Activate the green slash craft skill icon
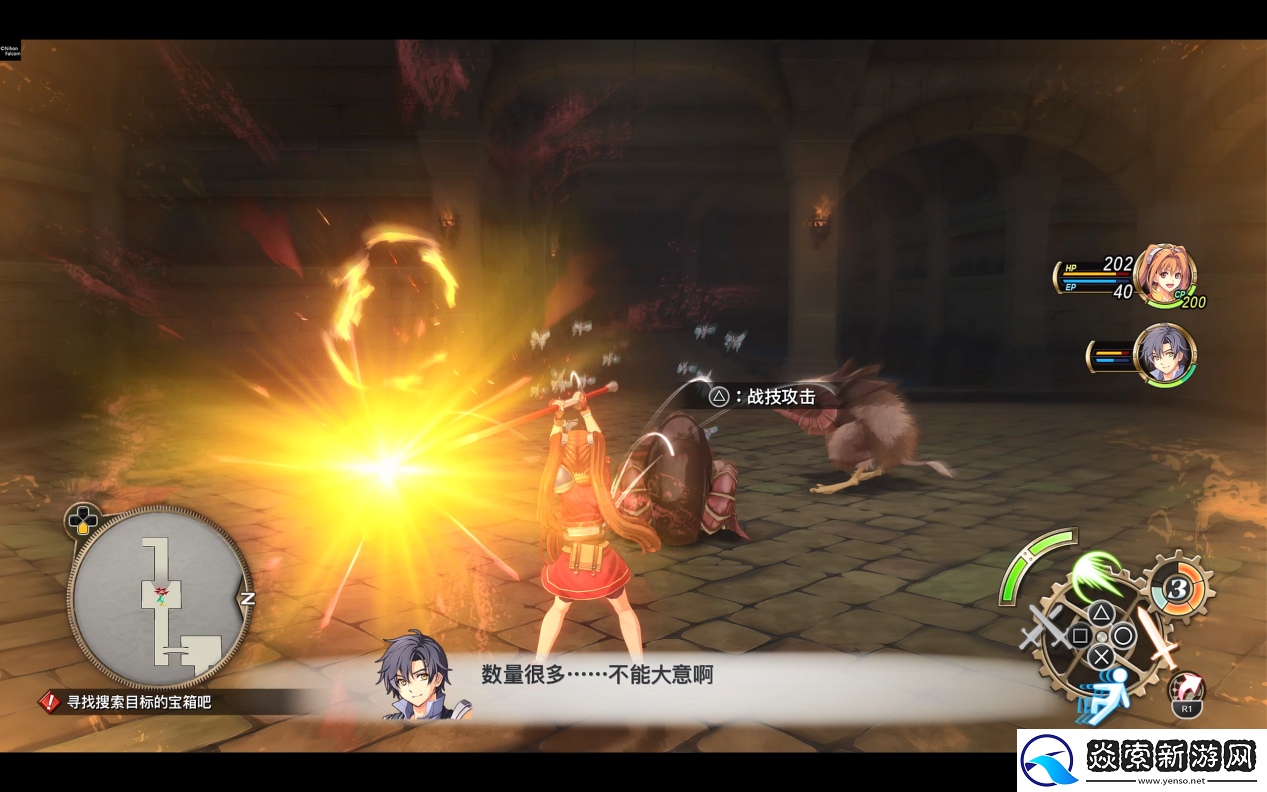 pyautogui.click(x=1099, y=575)
